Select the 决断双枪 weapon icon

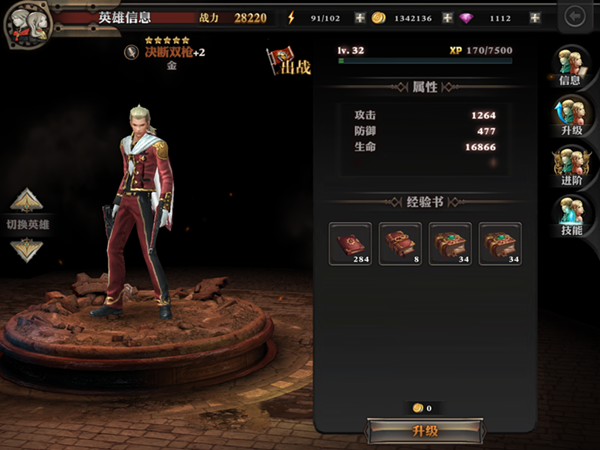tap(130, 52)
